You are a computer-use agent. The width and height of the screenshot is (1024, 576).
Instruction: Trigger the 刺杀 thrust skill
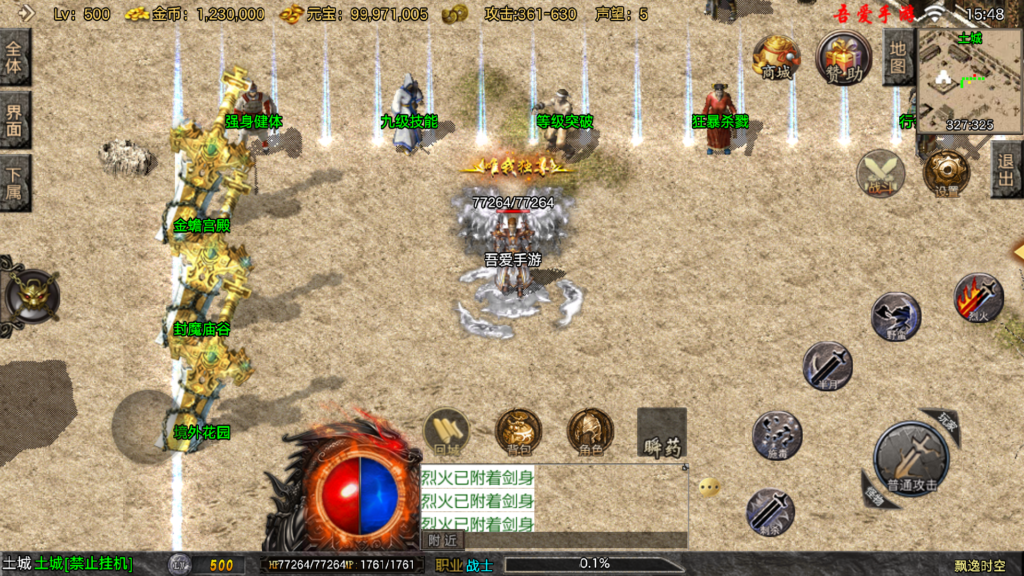tap(770, 511)
